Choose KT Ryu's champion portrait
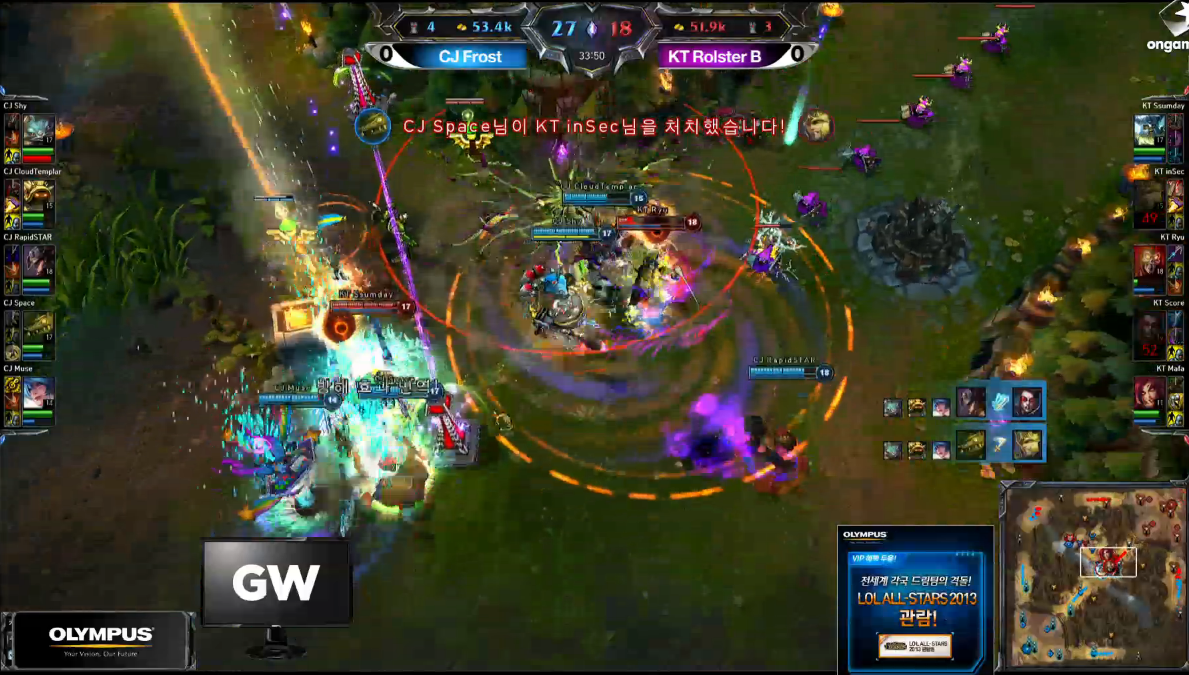 [1151, 262]
